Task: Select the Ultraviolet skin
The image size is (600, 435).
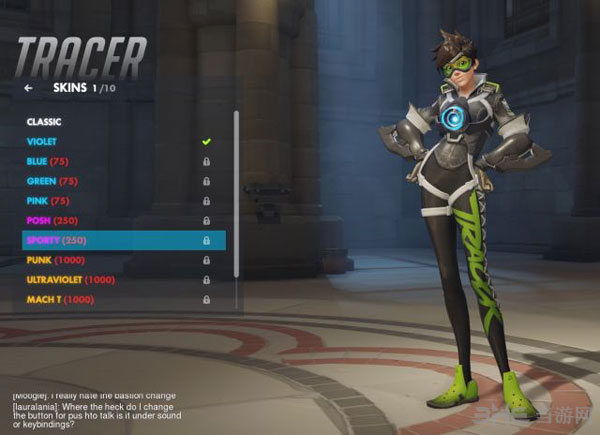Action: [72, 280]
